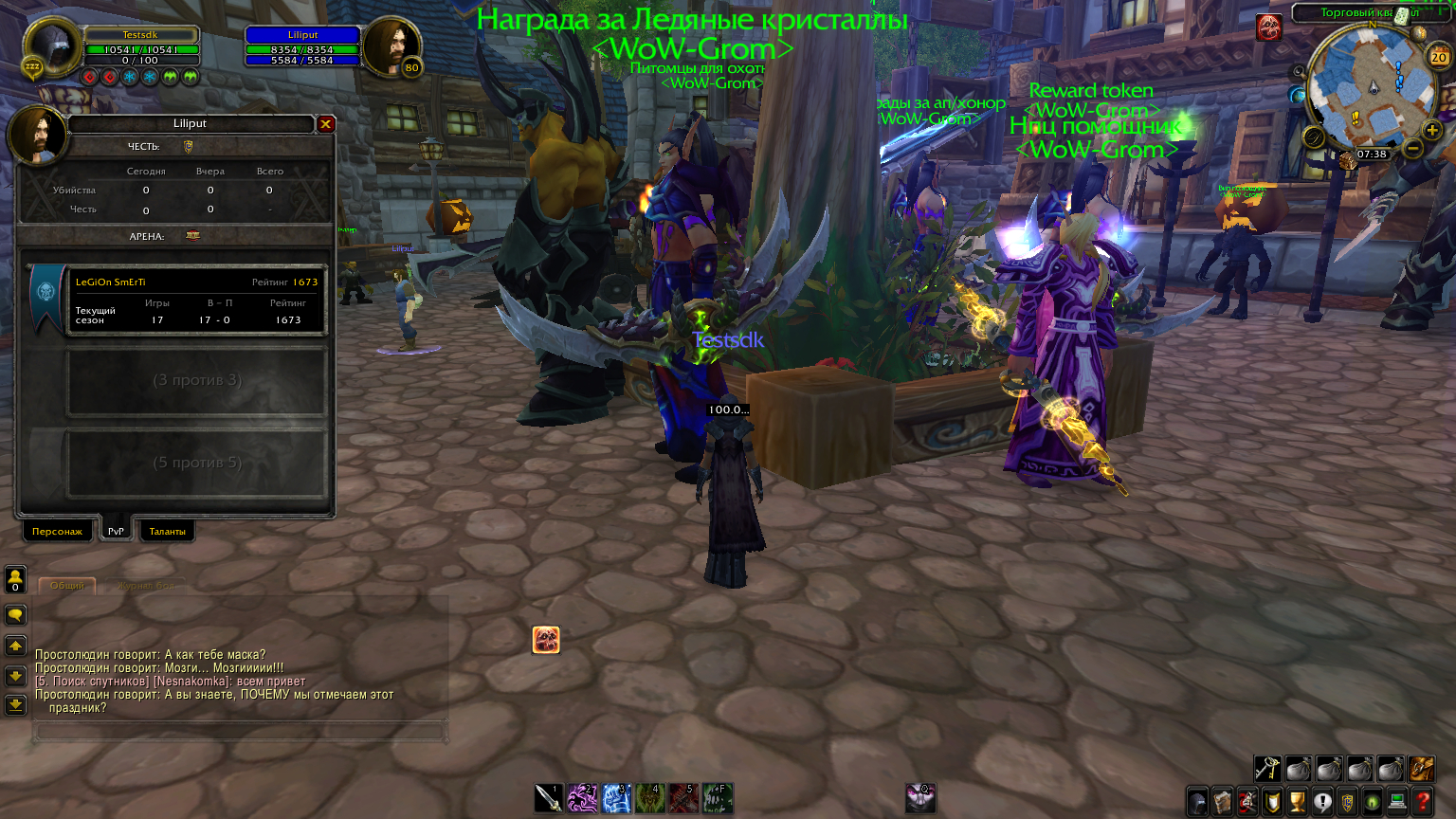1456x819 pixels.
Task: Open socials via the exclamation speech bubble icon
Action: 1323,801
